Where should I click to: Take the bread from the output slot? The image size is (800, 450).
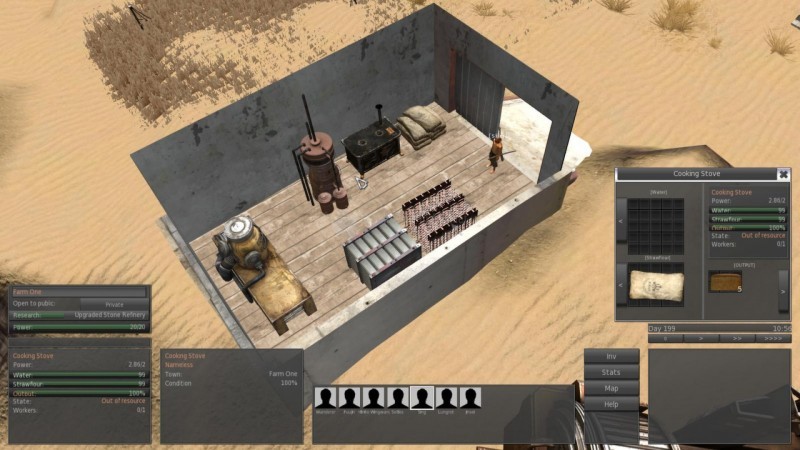click(x=727, y=283)
